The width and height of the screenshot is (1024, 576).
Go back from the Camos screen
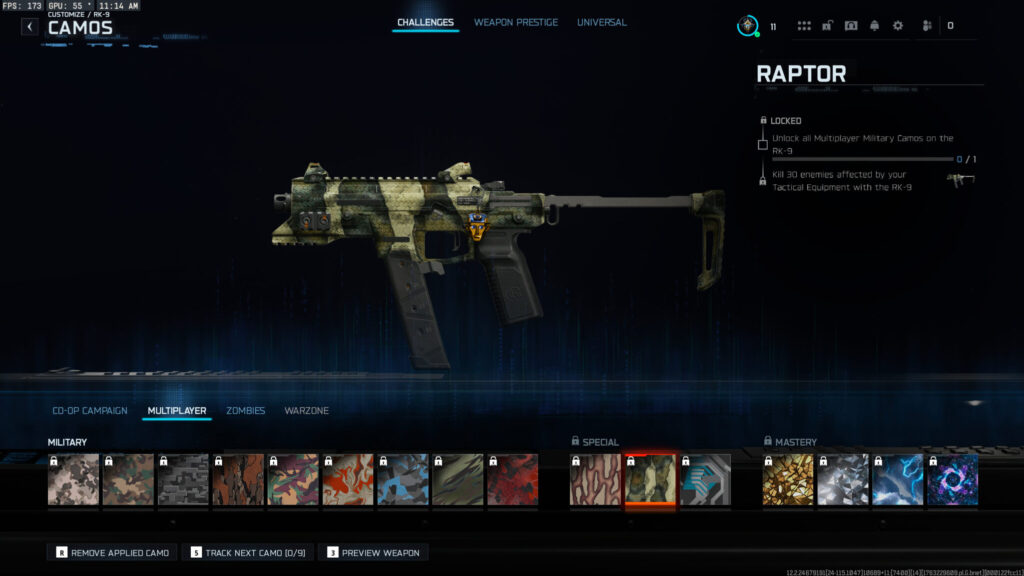point(29,27)
